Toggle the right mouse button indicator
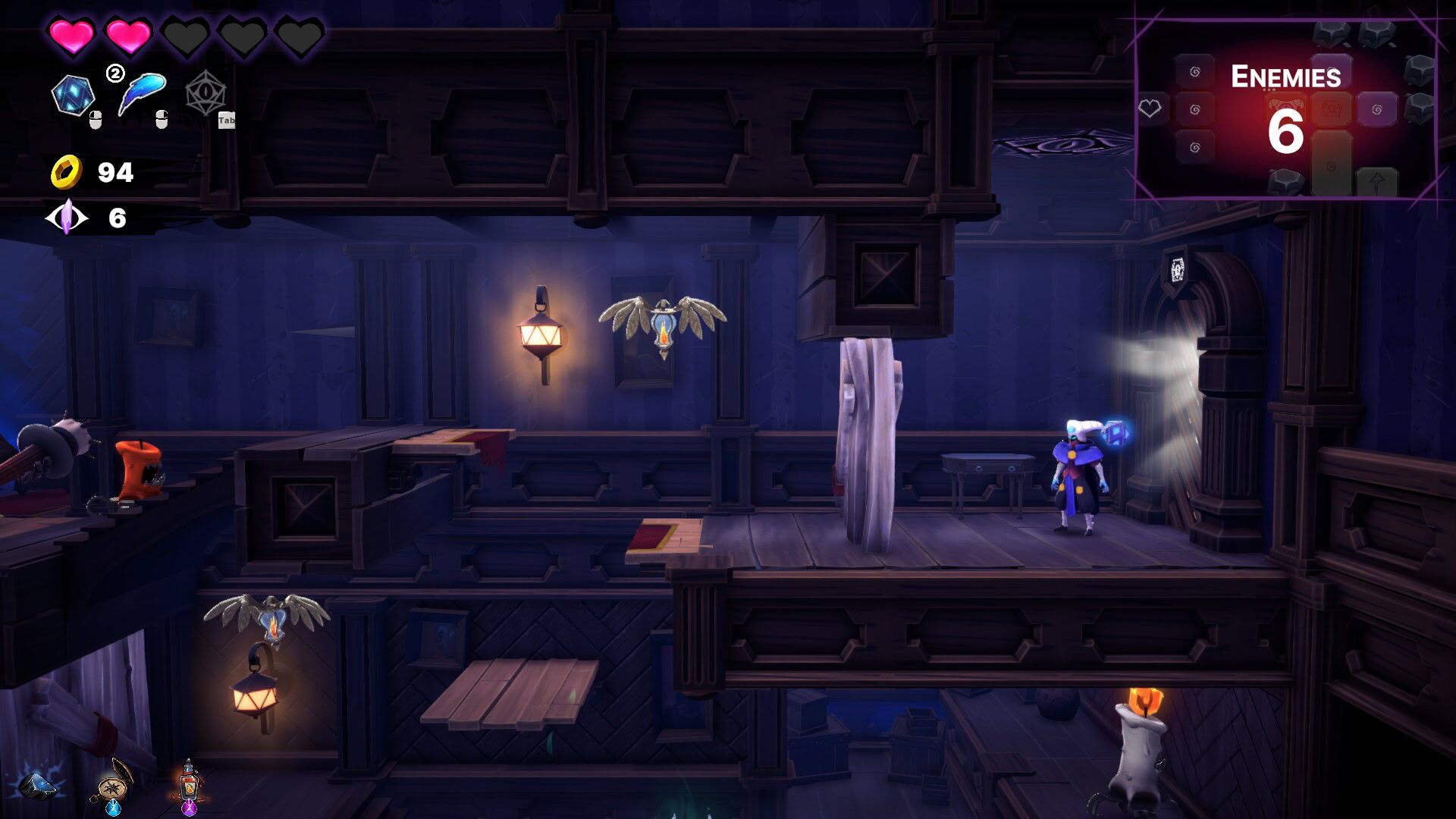 tap(160, 121)
